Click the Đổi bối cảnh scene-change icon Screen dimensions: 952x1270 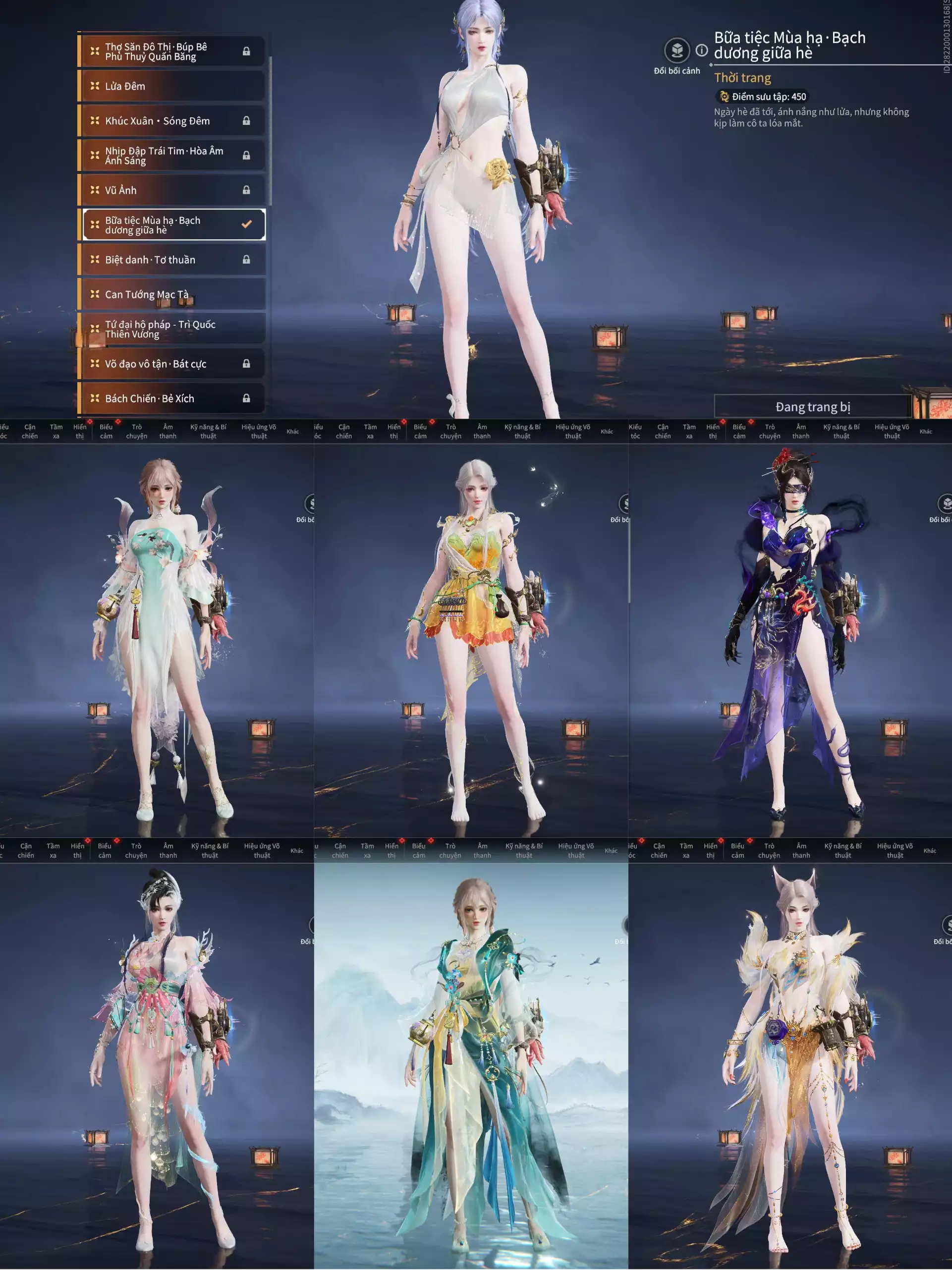click(676, 51)
